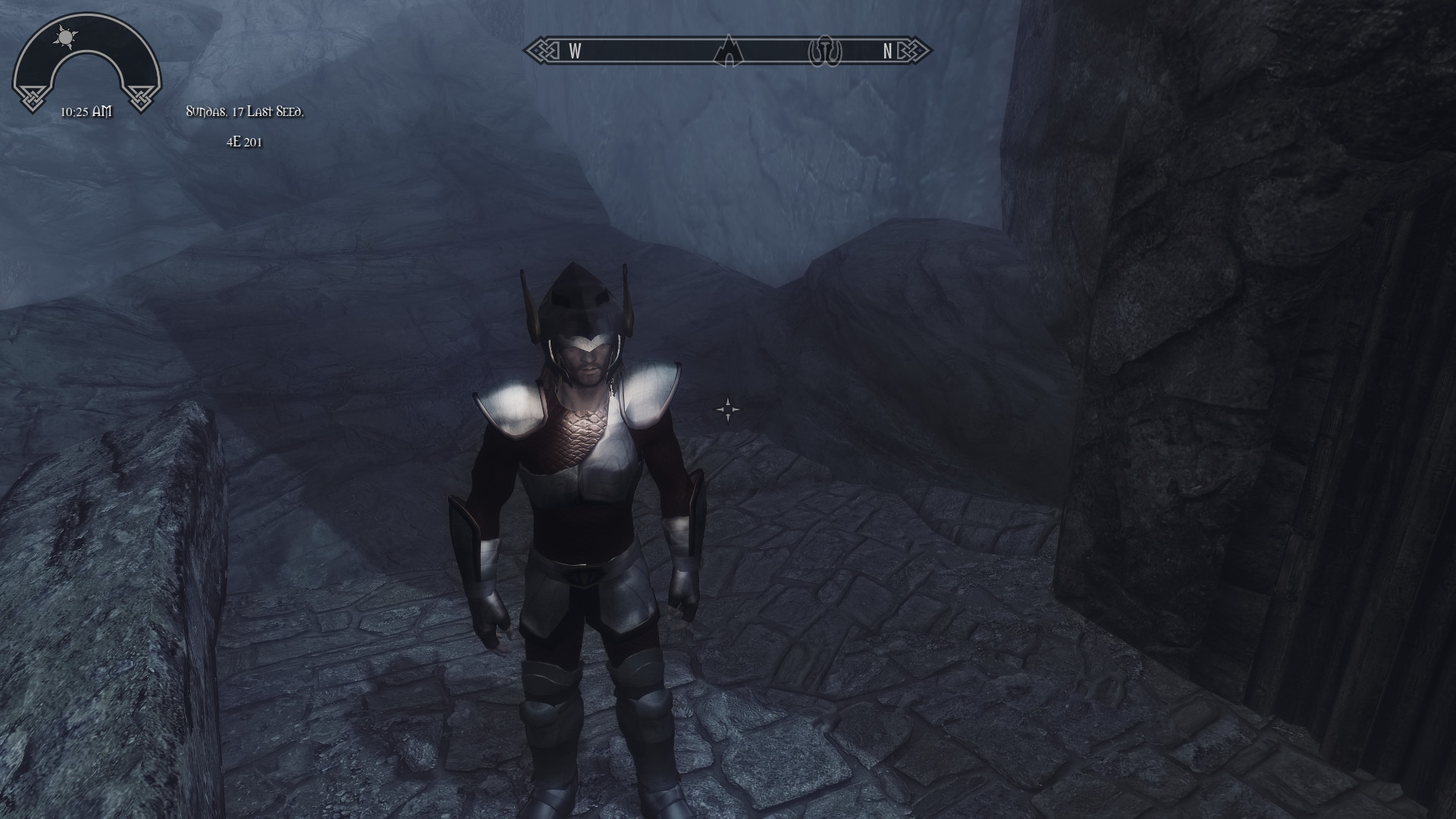The height and width of the screenshot is (819, 1456).
Task: Click the mountain marker on the compass
Action: click(728, 51)
